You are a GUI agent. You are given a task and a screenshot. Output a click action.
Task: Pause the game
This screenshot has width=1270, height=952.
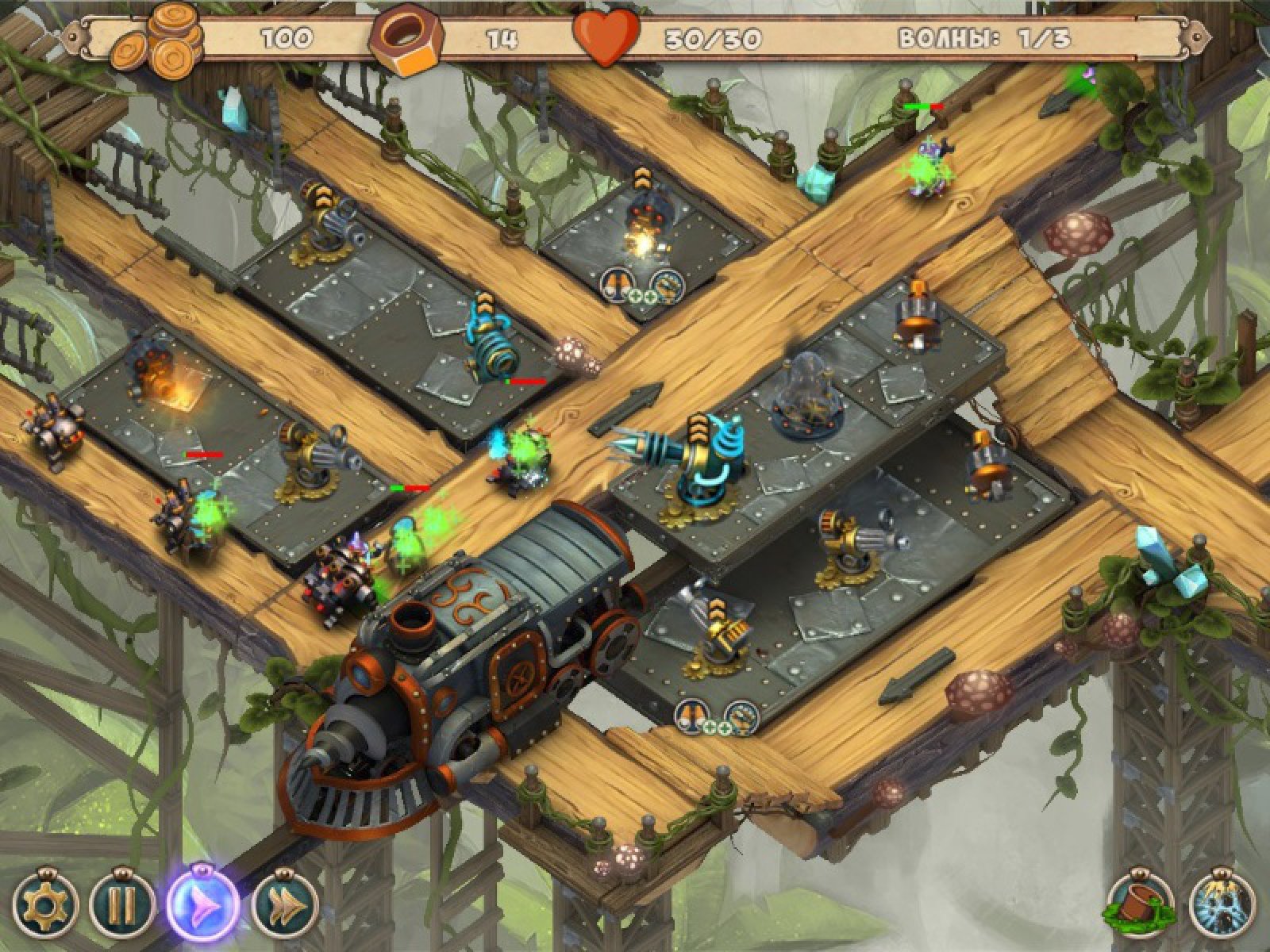[x=121, y=905]
